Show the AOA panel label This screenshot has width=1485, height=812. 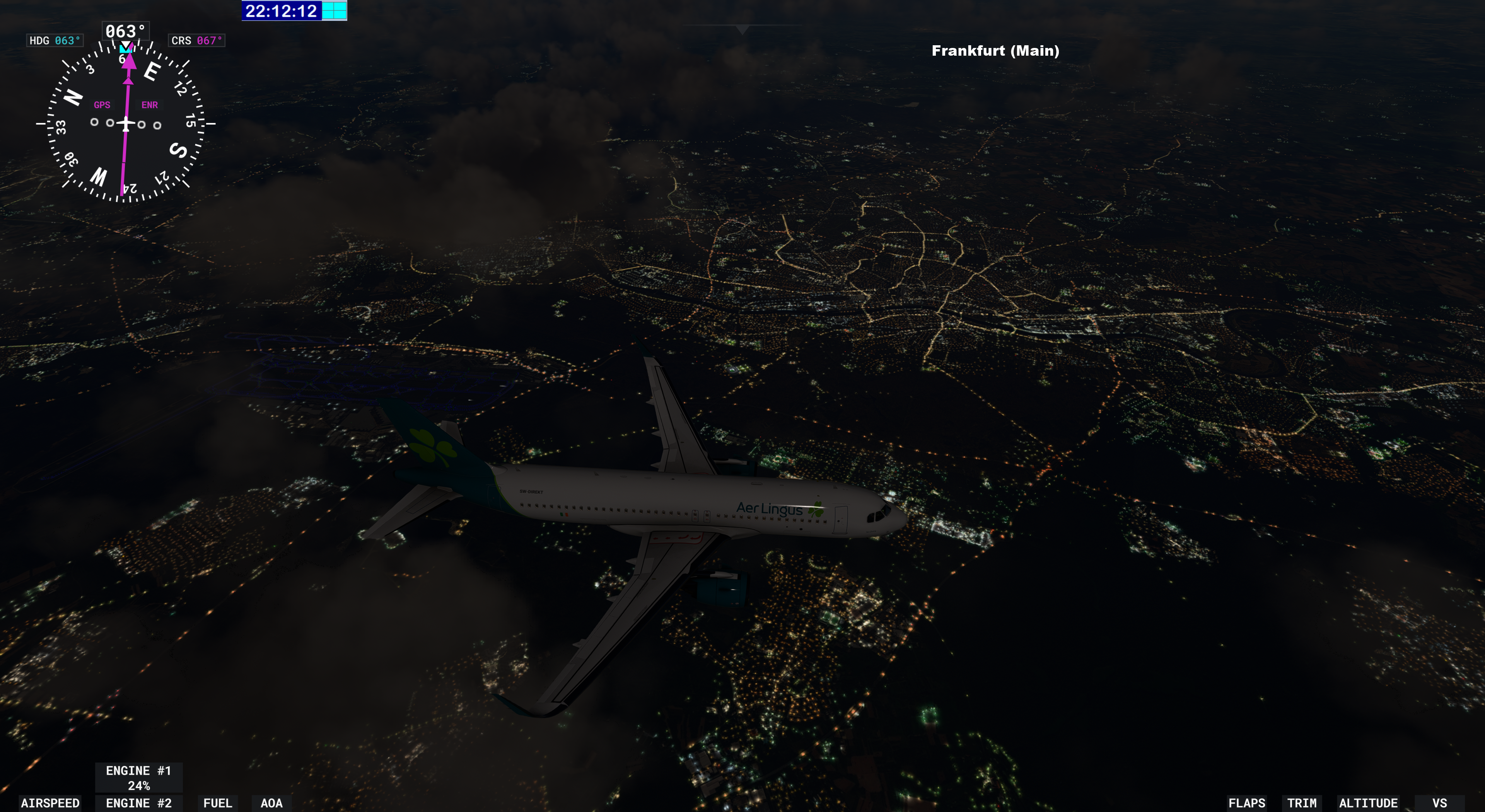pyautogui.click(x=271, y=803)
